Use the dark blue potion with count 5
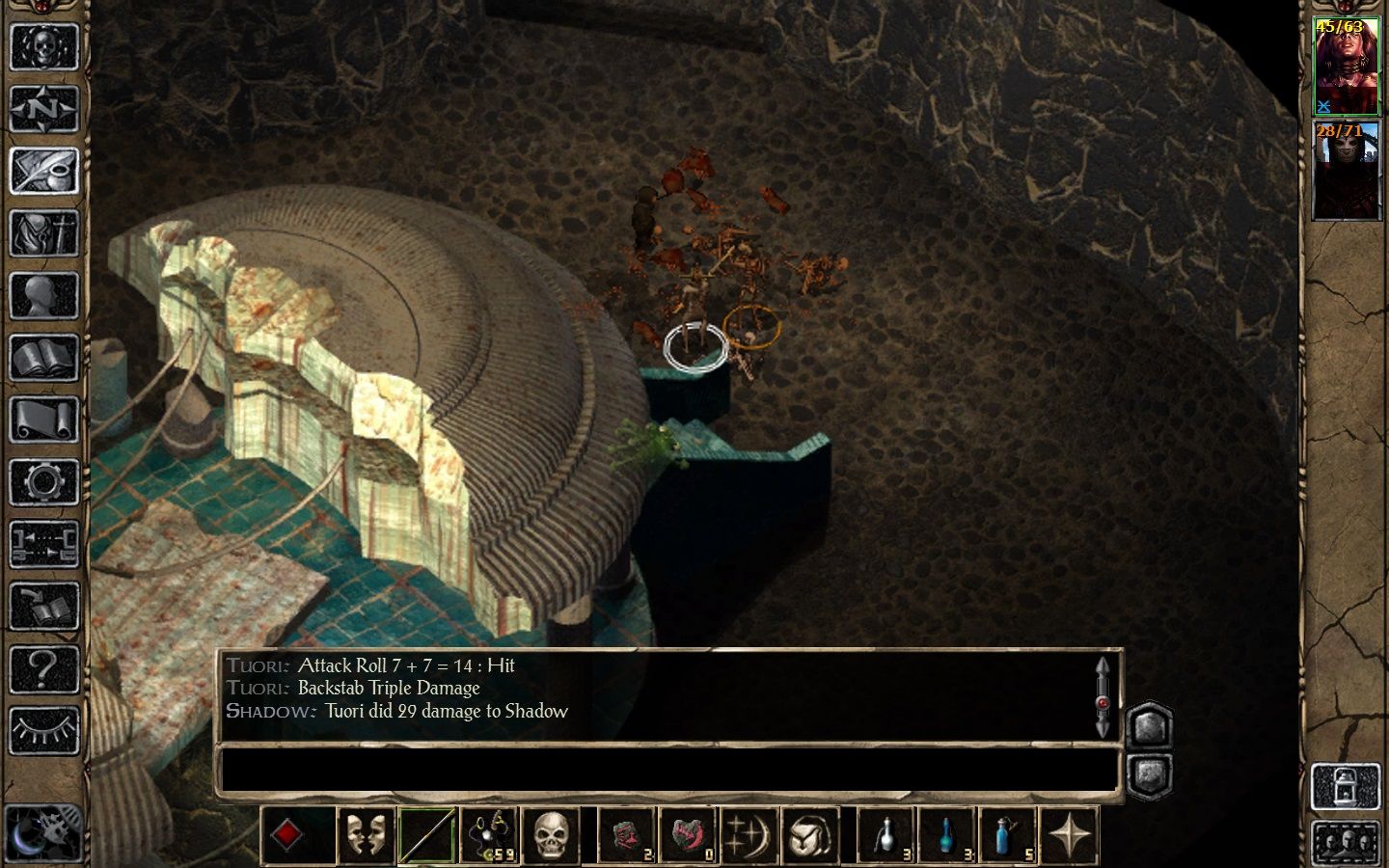Viewport: 1389px width, 868px height. tap(1008, 835)
